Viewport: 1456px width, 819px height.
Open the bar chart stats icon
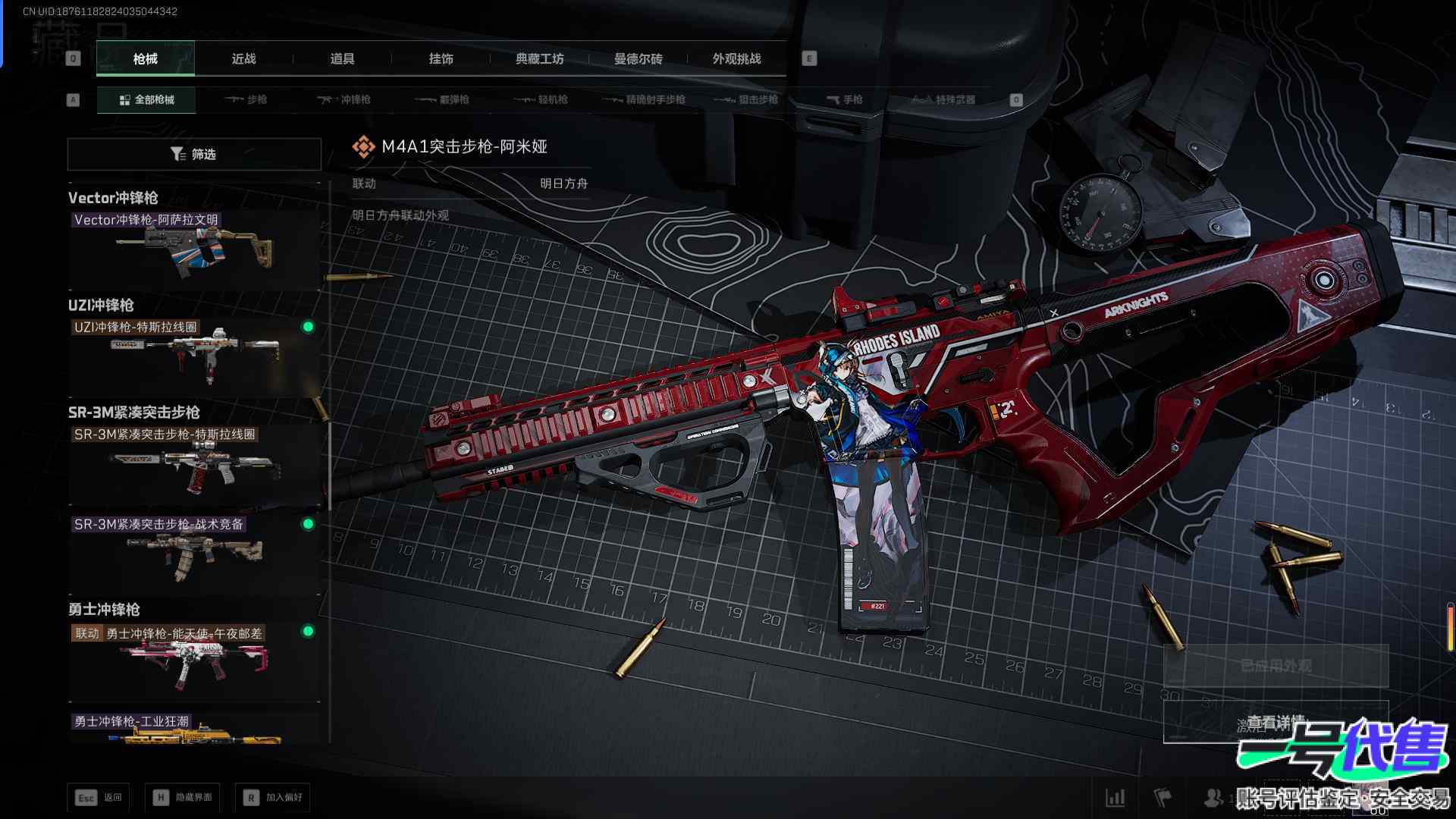tap(1116, 797)
